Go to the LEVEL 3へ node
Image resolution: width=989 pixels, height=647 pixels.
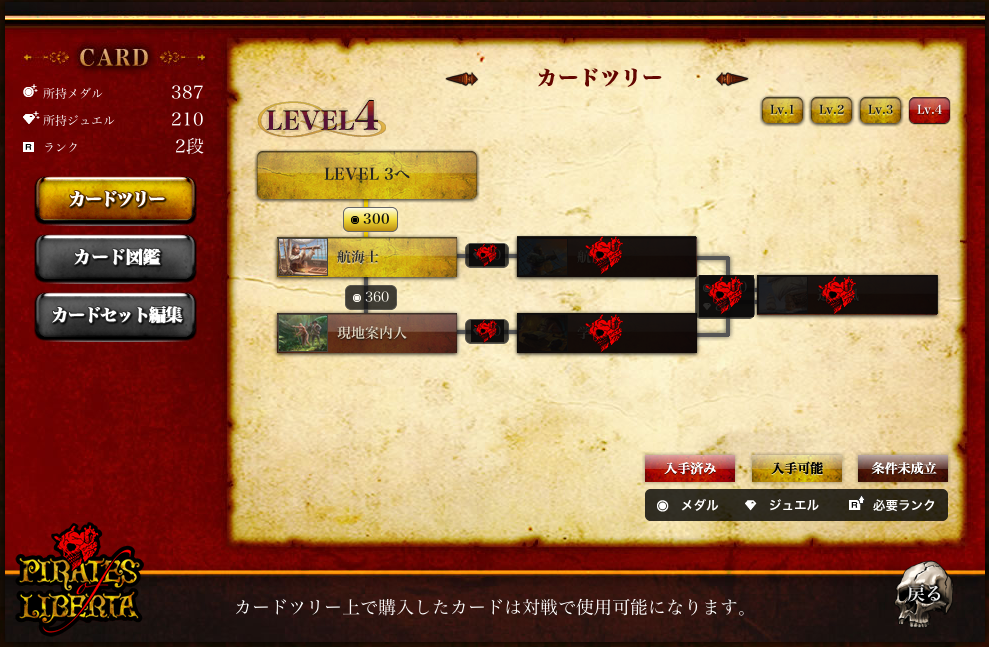pos(367,175)
